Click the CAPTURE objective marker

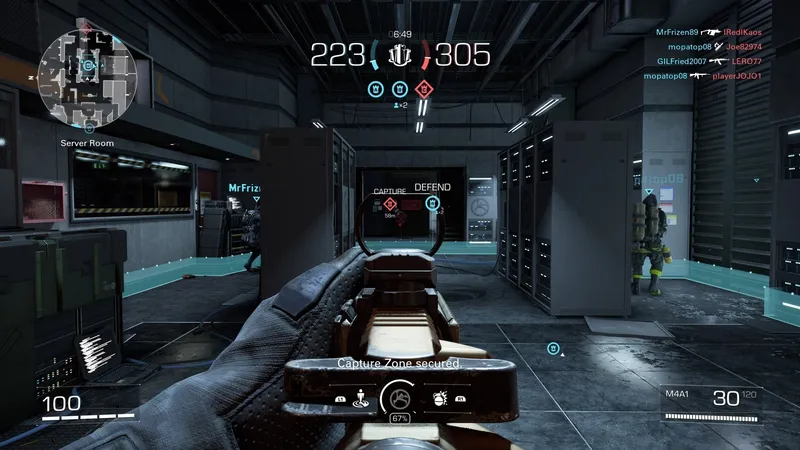point(390,204)
